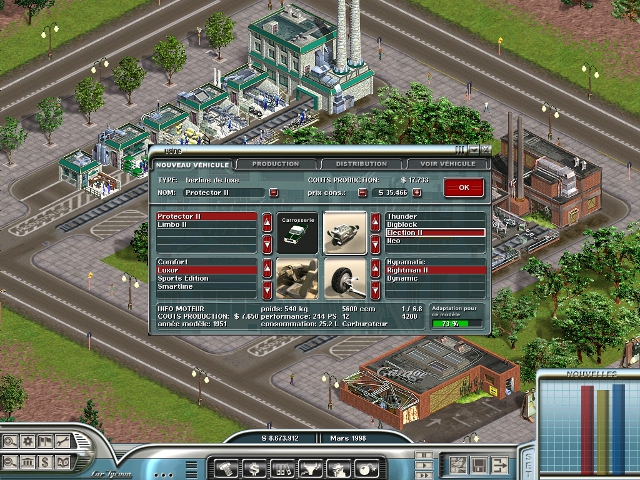Open the dollar finance toolbar icon
This screenshot has width=640, height=480.
click(x=254, y=467)
